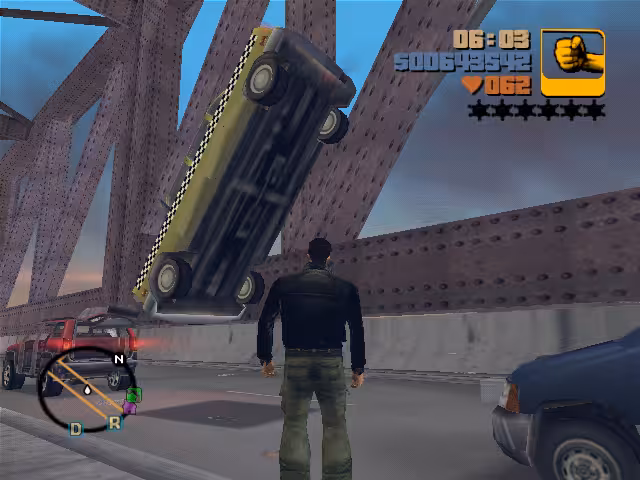This screenshot has height=480, width=640.
Task: Click the purple house blip on radar
Action: click(129, 407)
